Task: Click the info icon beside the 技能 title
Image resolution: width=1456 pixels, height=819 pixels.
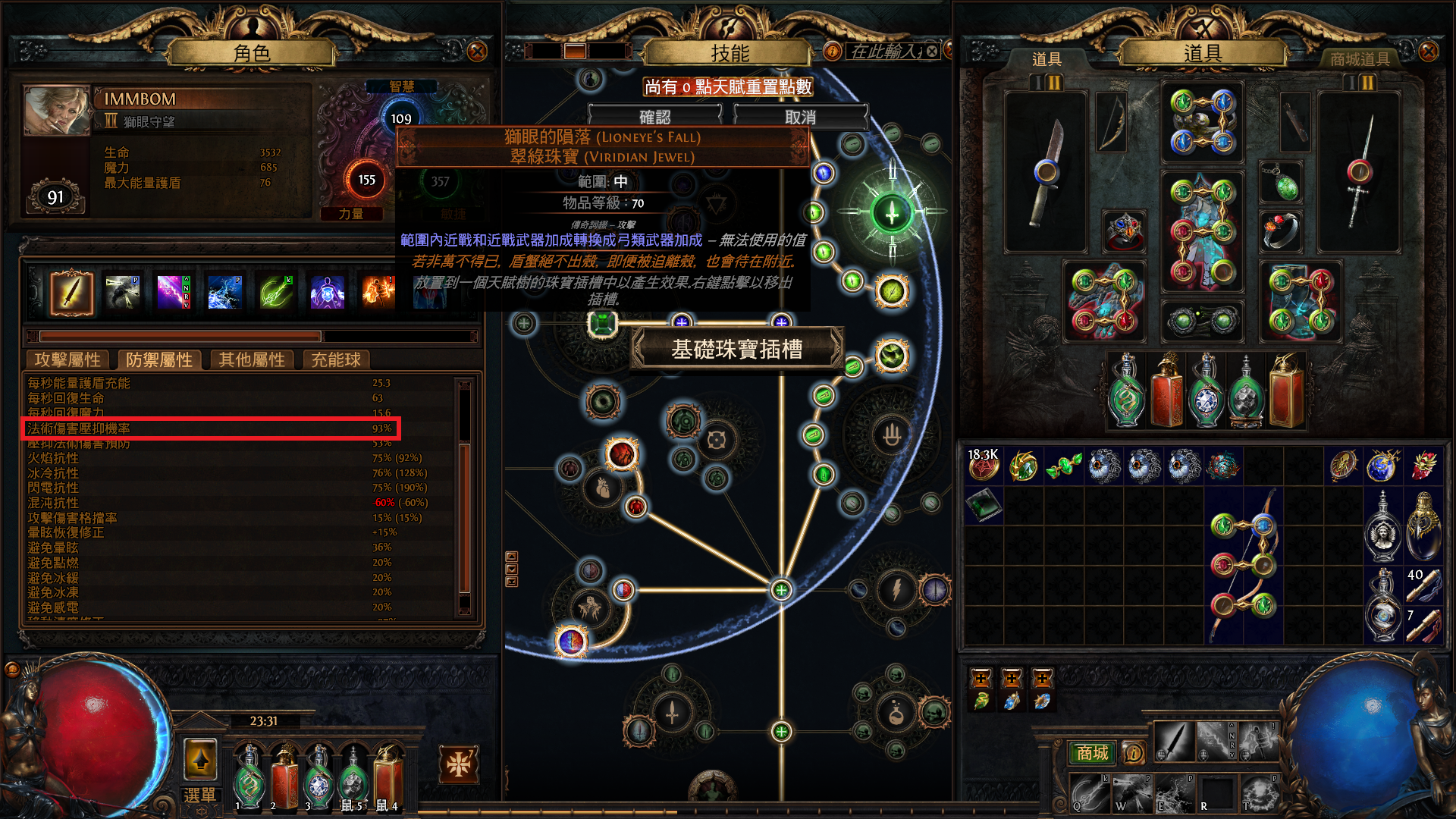Action: 832,52
